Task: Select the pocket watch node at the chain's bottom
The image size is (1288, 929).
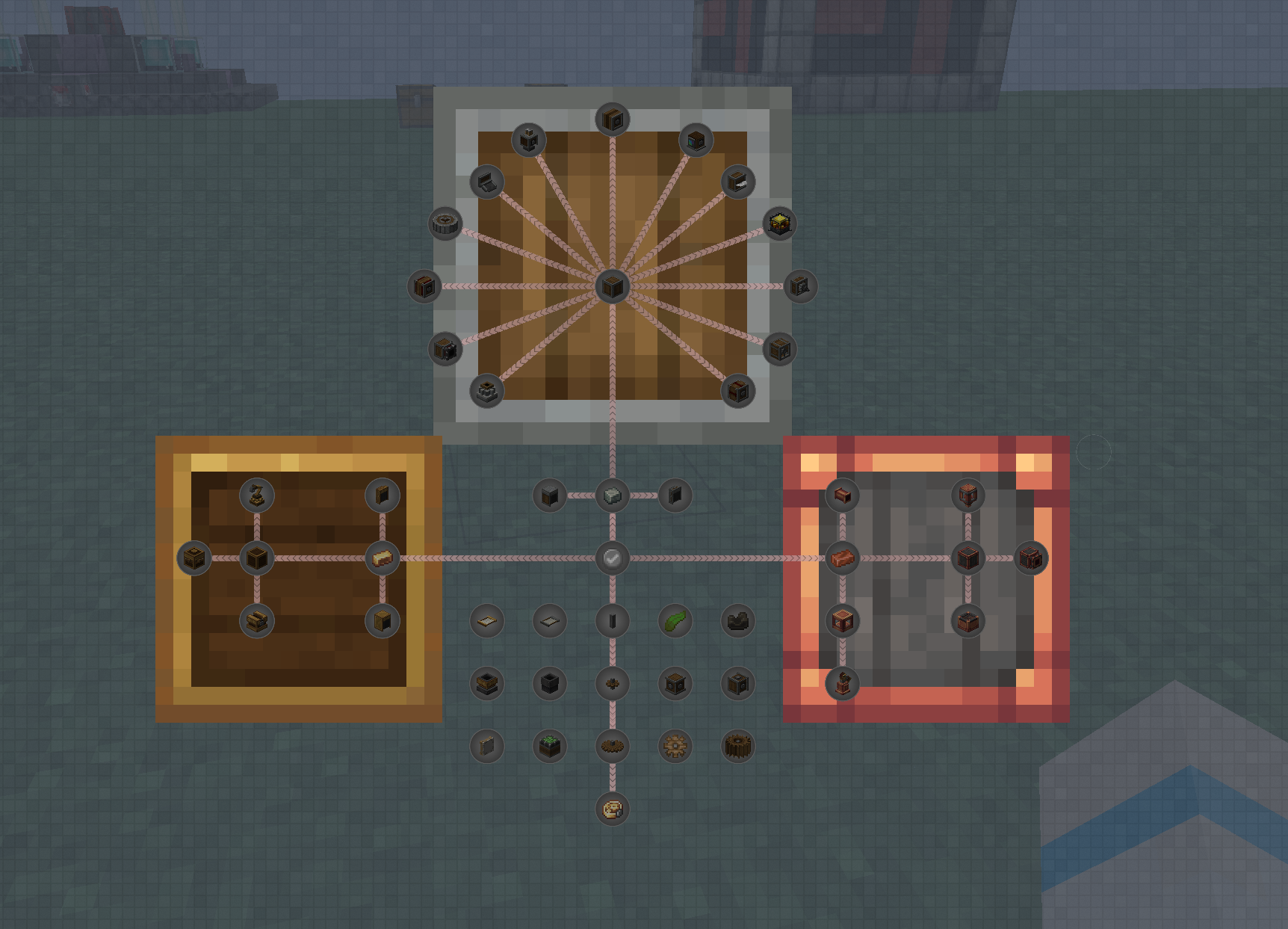Action: pos(612,809)
